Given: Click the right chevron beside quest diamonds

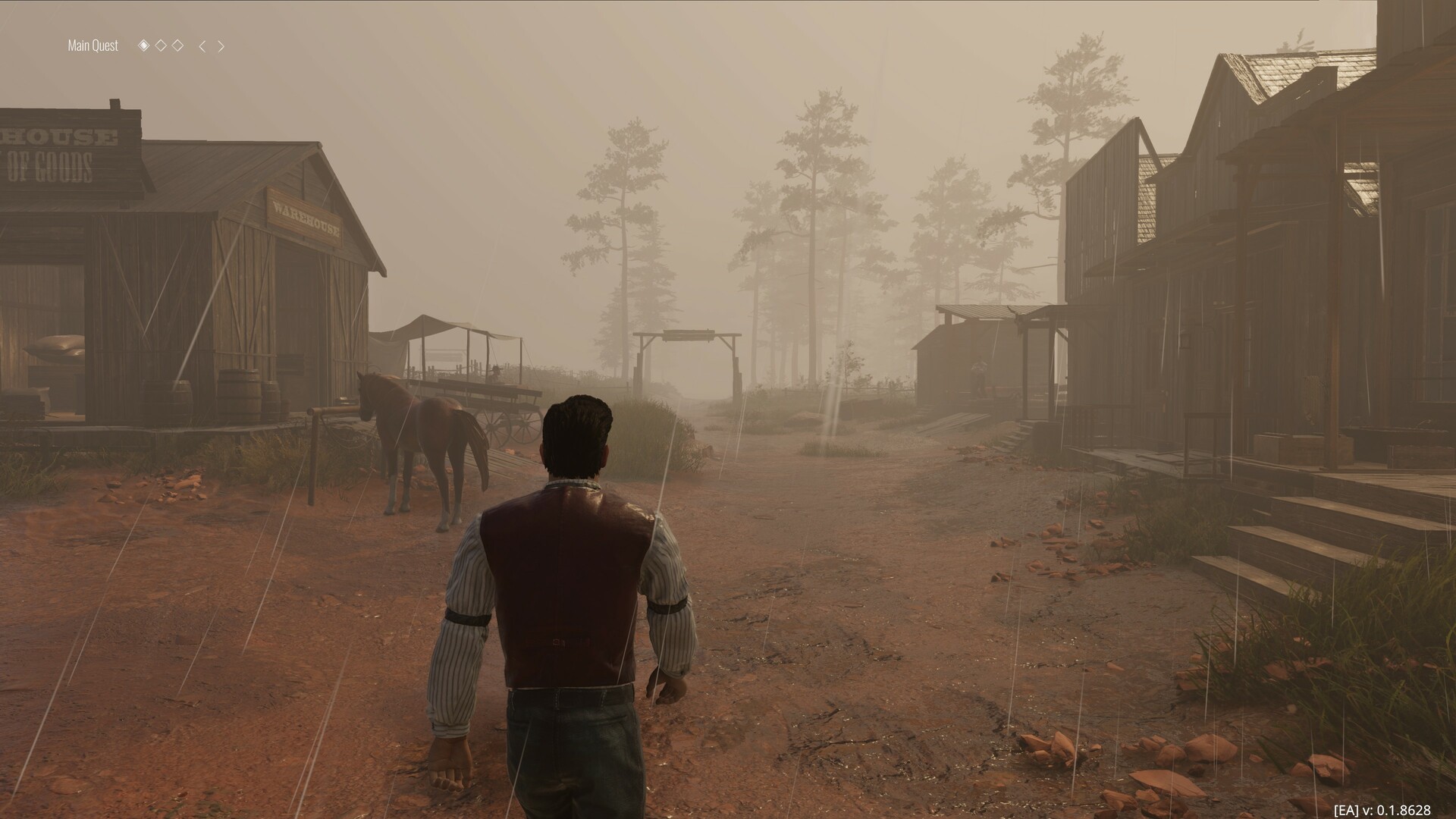Looking at the screenshot, I should click(x=221, y=45).
